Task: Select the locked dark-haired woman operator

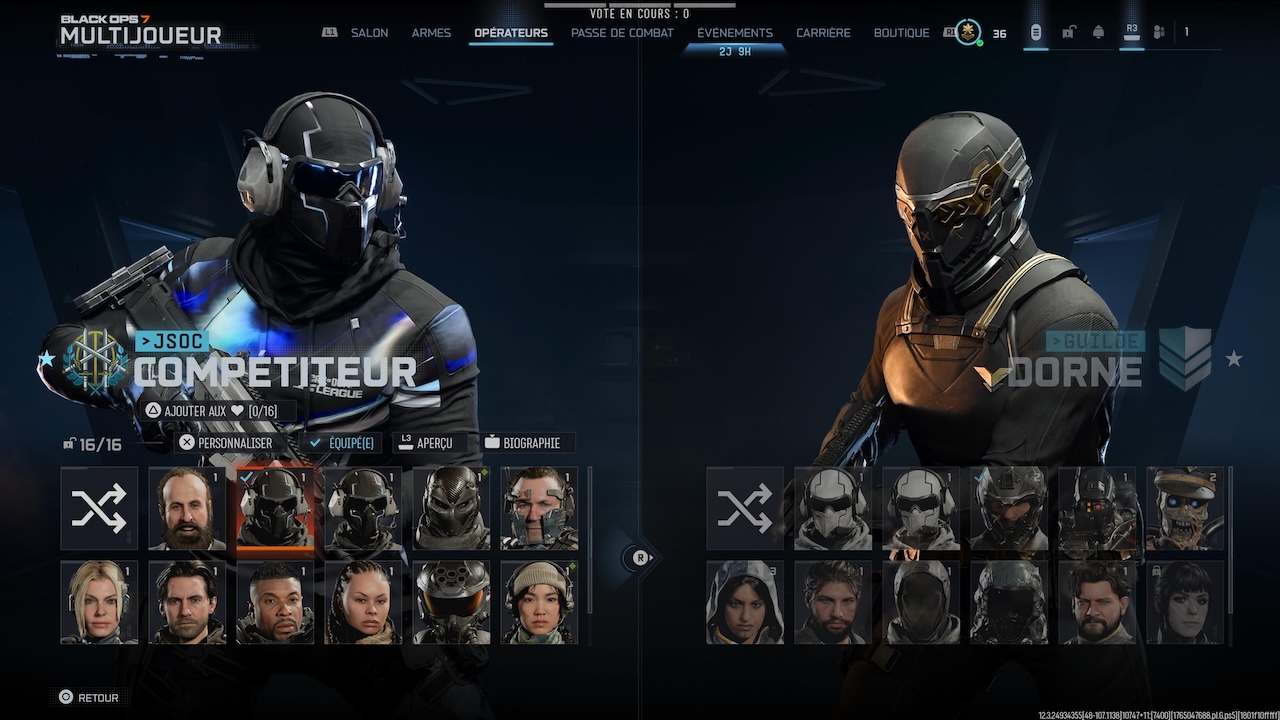Action: pyautogui.click(x=1185, y=602)
